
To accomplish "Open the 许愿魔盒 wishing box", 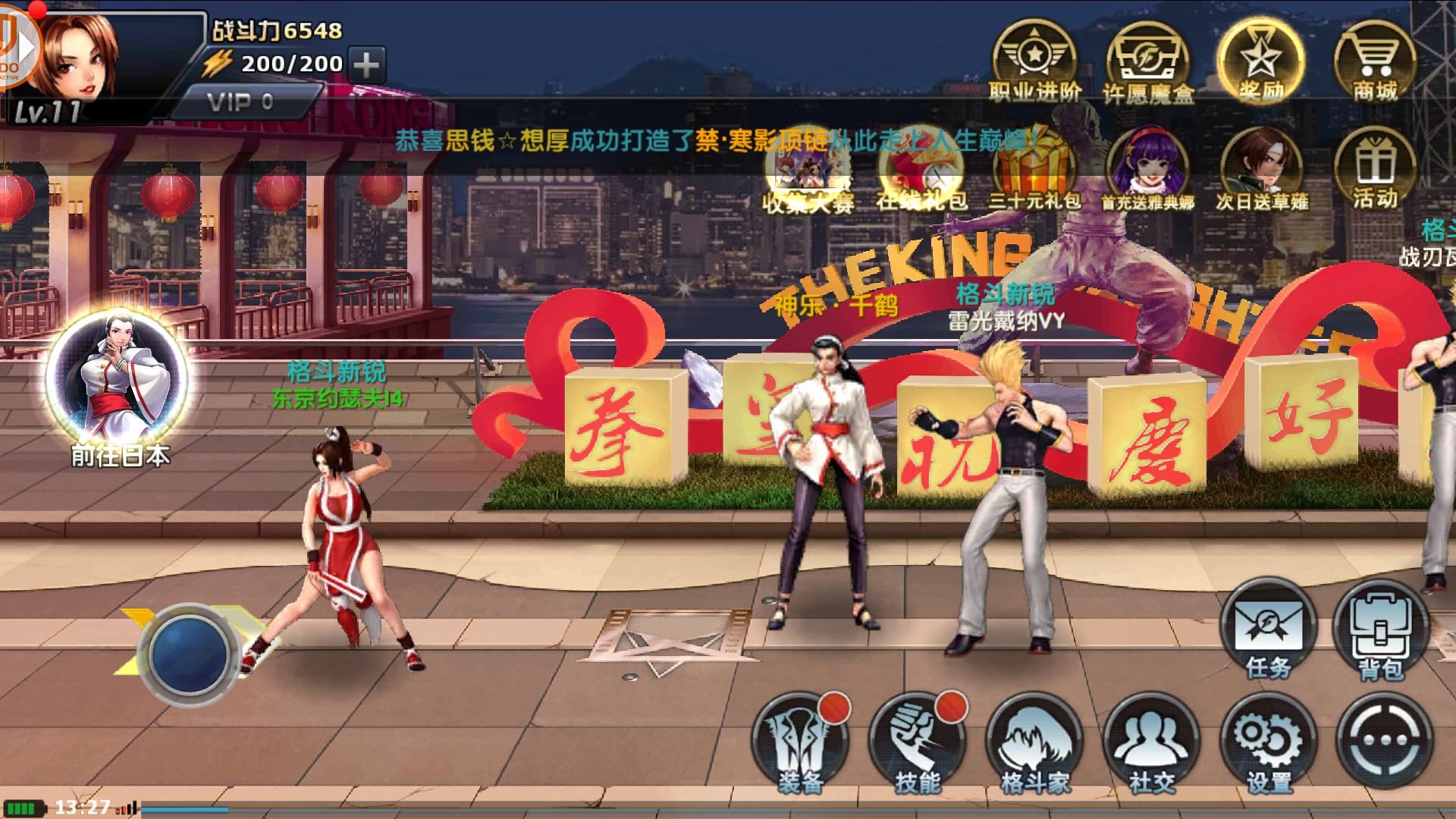I will [x=1147, y=61].
